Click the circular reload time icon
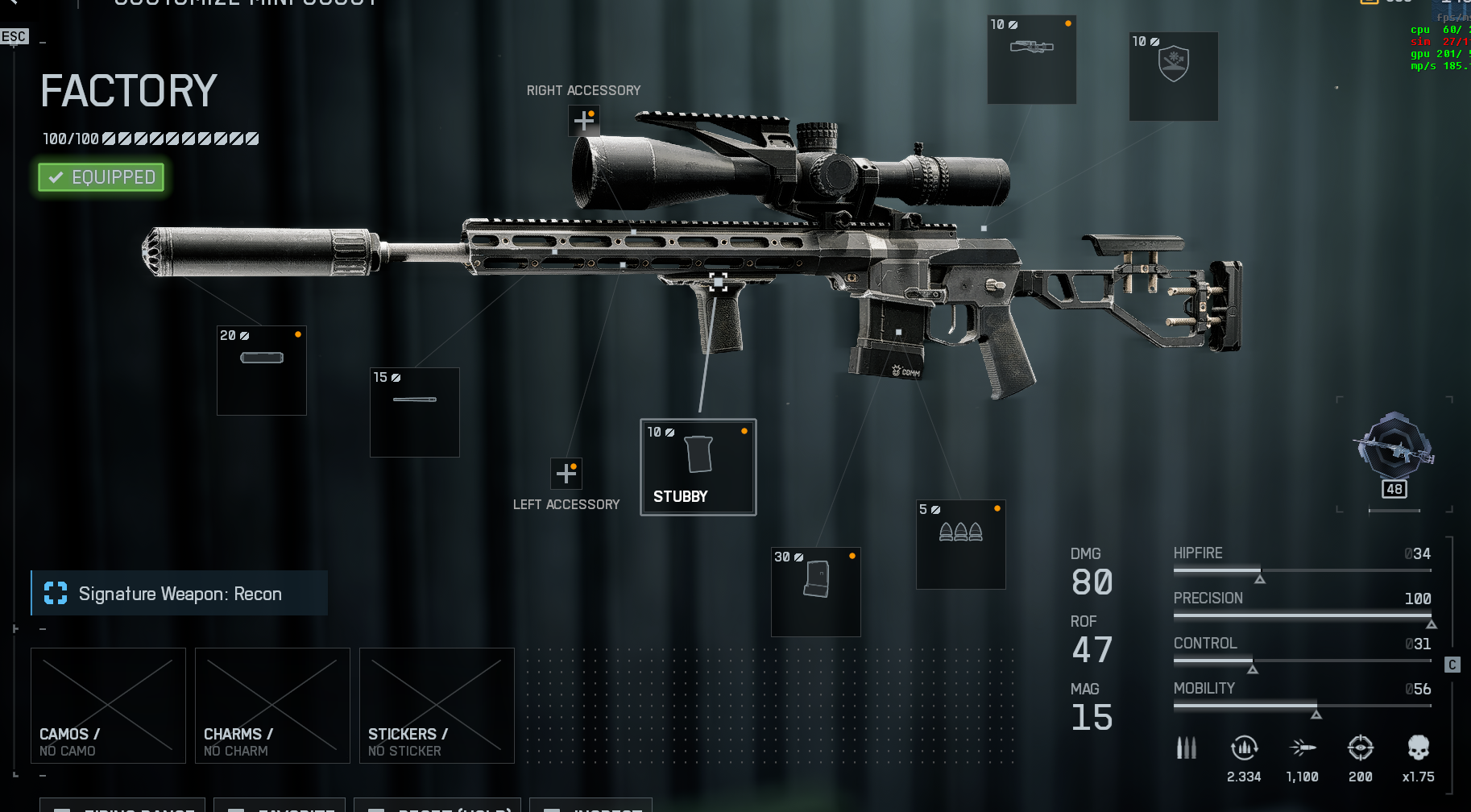 click(x=1245, y=748)
